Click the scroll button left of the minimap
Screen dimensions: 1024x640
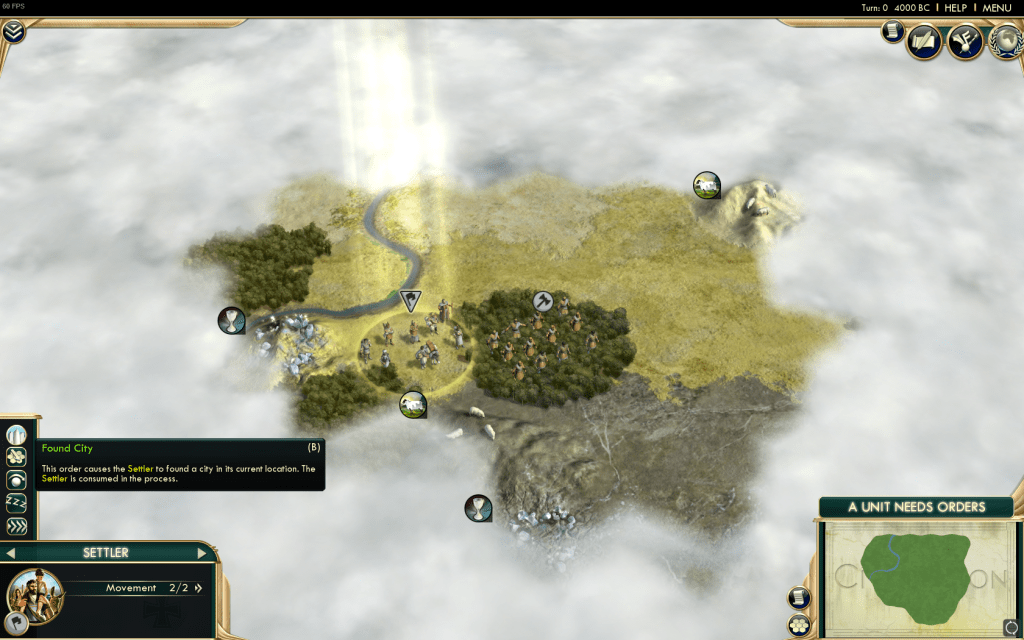click(799, 598)
